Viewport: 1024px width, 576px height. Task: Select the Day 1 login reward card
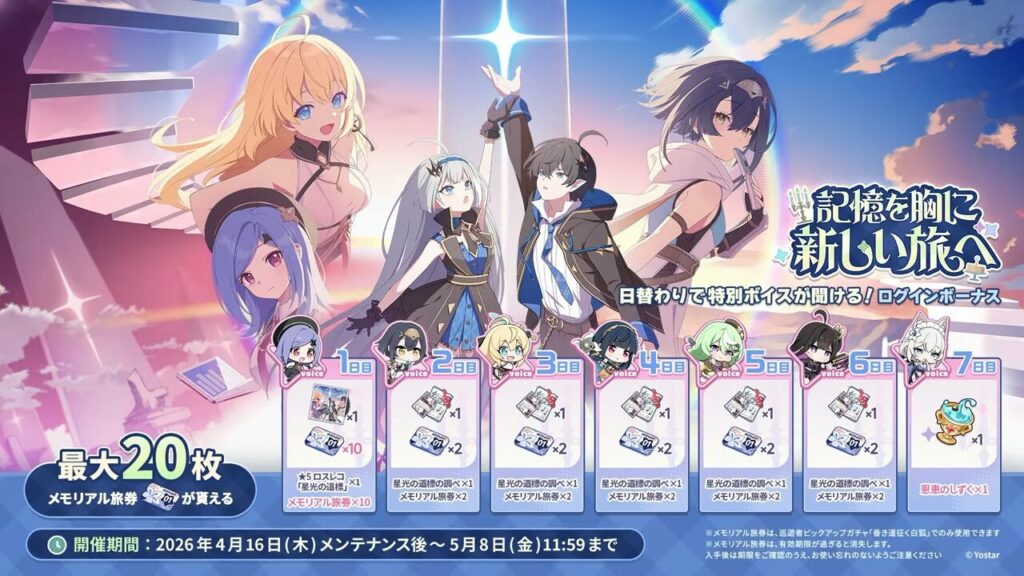click(x=329, y=440)
